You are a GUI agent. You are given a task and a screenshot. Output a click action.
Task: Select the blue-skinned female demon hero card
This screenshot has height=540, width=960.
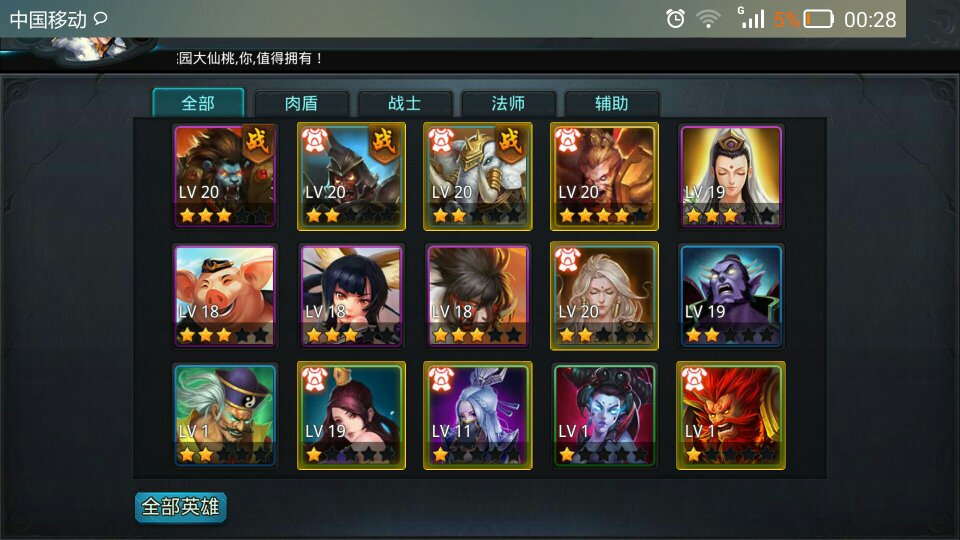pos(604,415)
